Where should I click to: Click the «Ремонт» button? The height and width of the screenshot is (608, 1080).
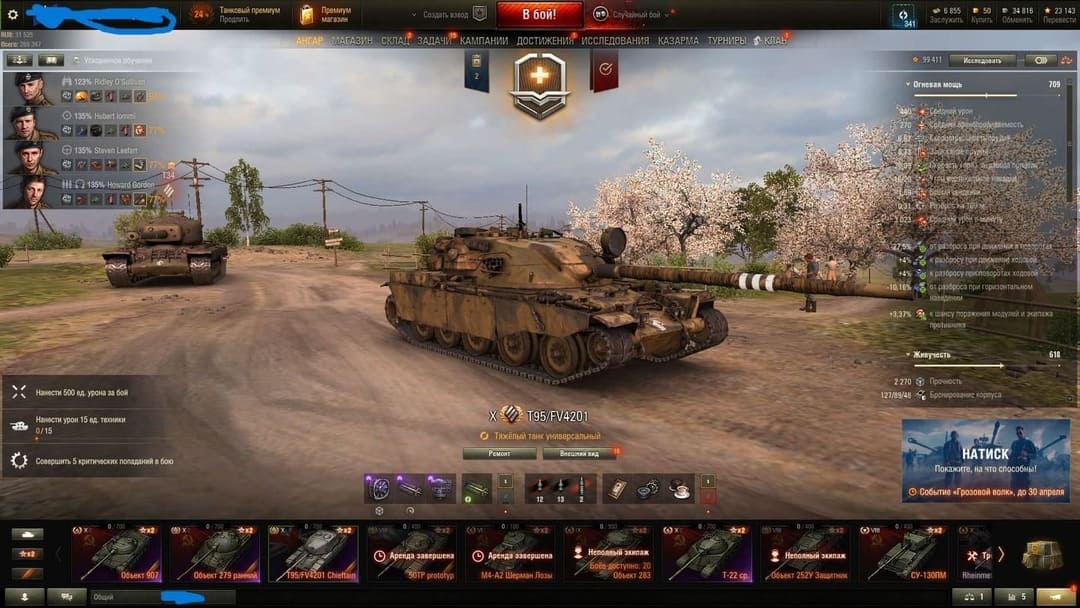click(499, 453)
